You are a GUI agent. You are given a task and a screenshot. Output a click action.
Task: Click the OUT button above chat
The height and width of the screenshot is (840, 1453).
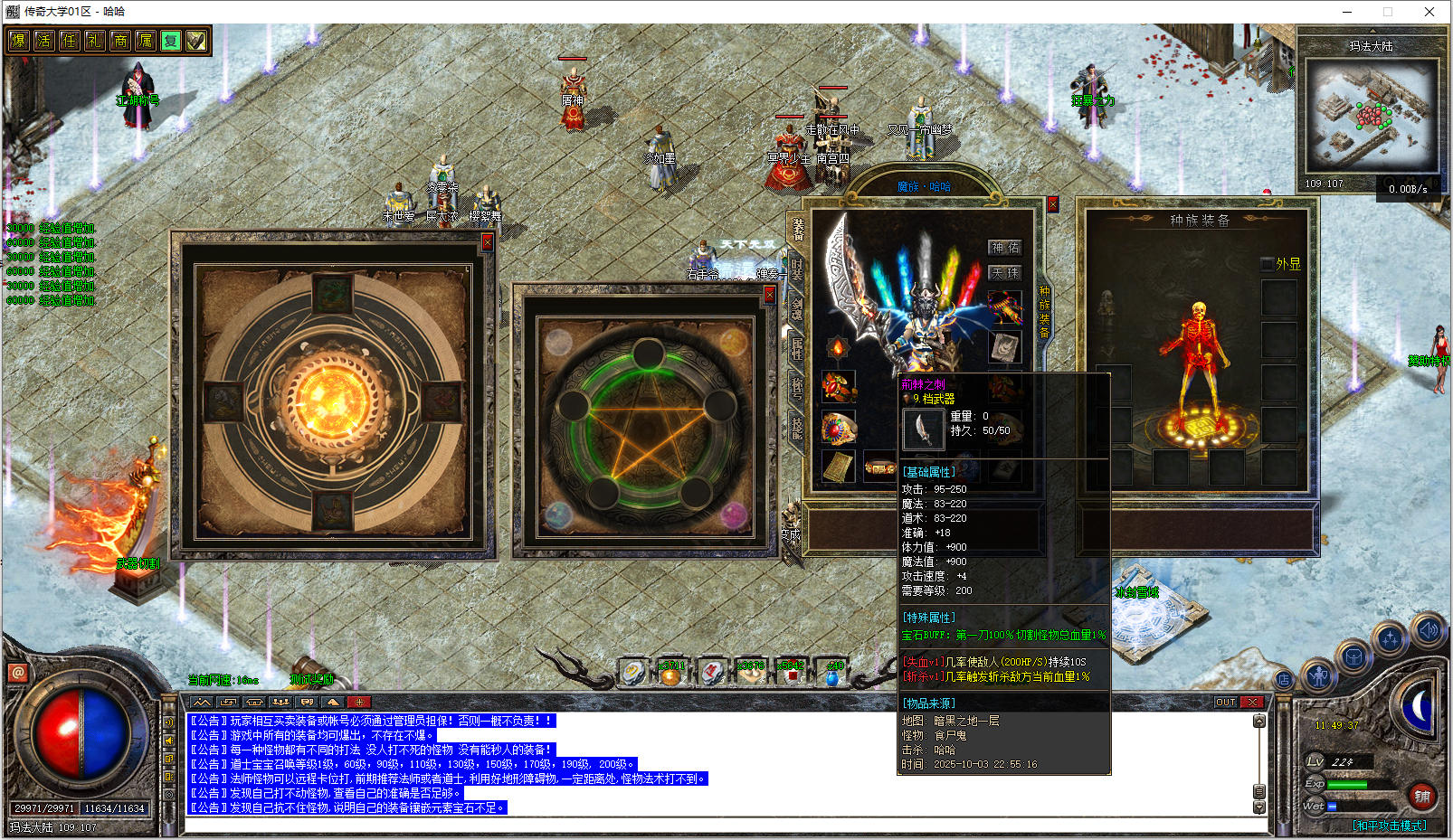pos(1225,702)
